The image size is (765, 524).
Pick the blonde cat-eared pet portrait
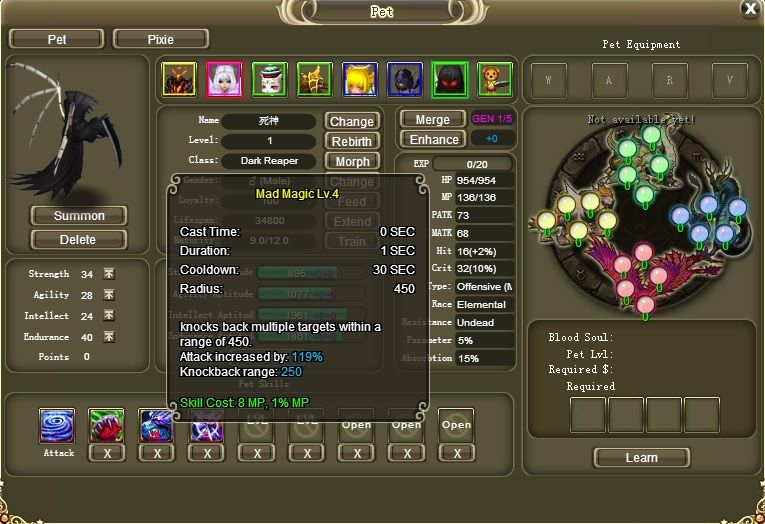(x=360, y=79)
